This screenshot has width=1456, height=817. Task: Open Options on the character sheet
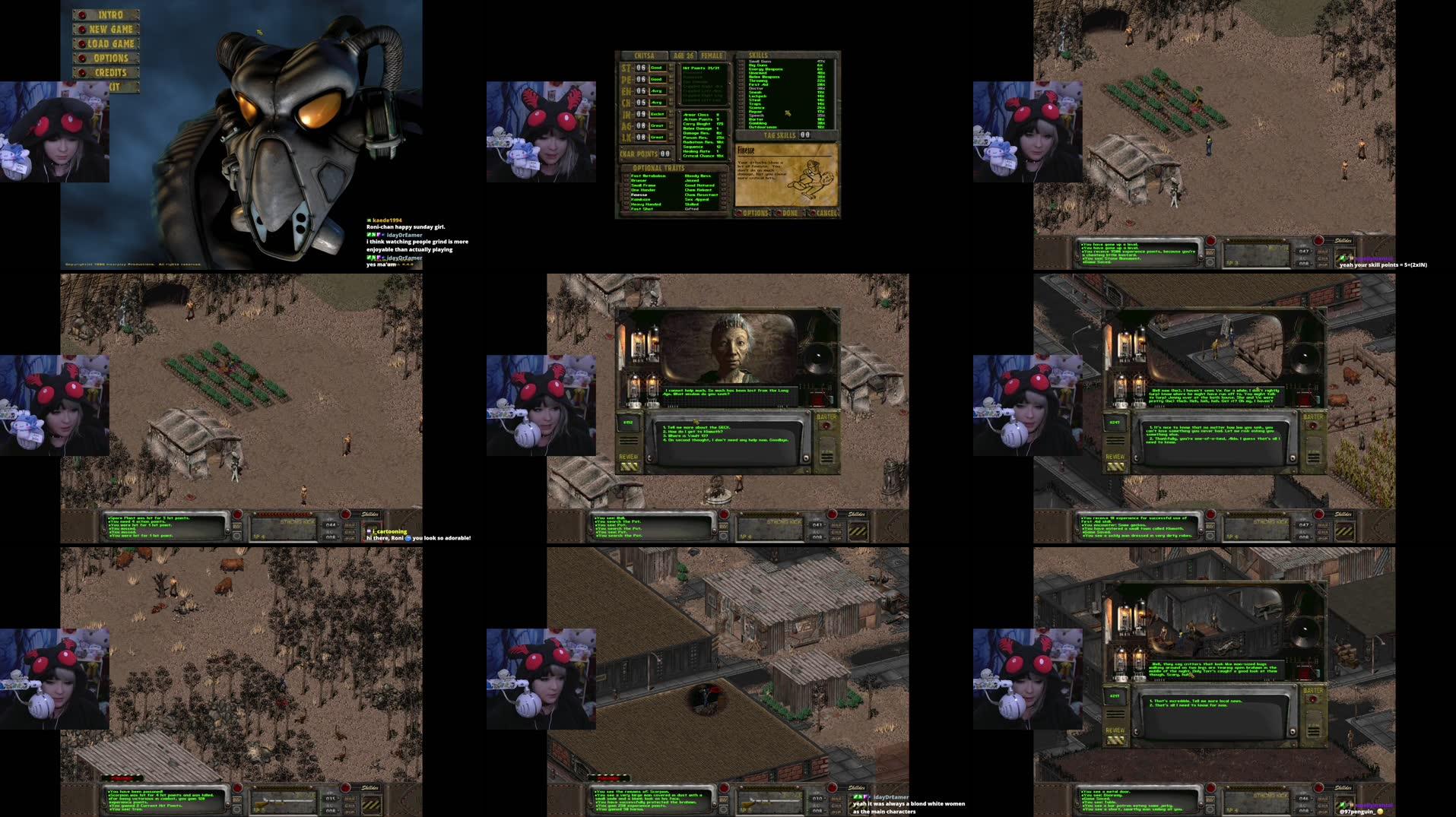[x=754, y=214]
